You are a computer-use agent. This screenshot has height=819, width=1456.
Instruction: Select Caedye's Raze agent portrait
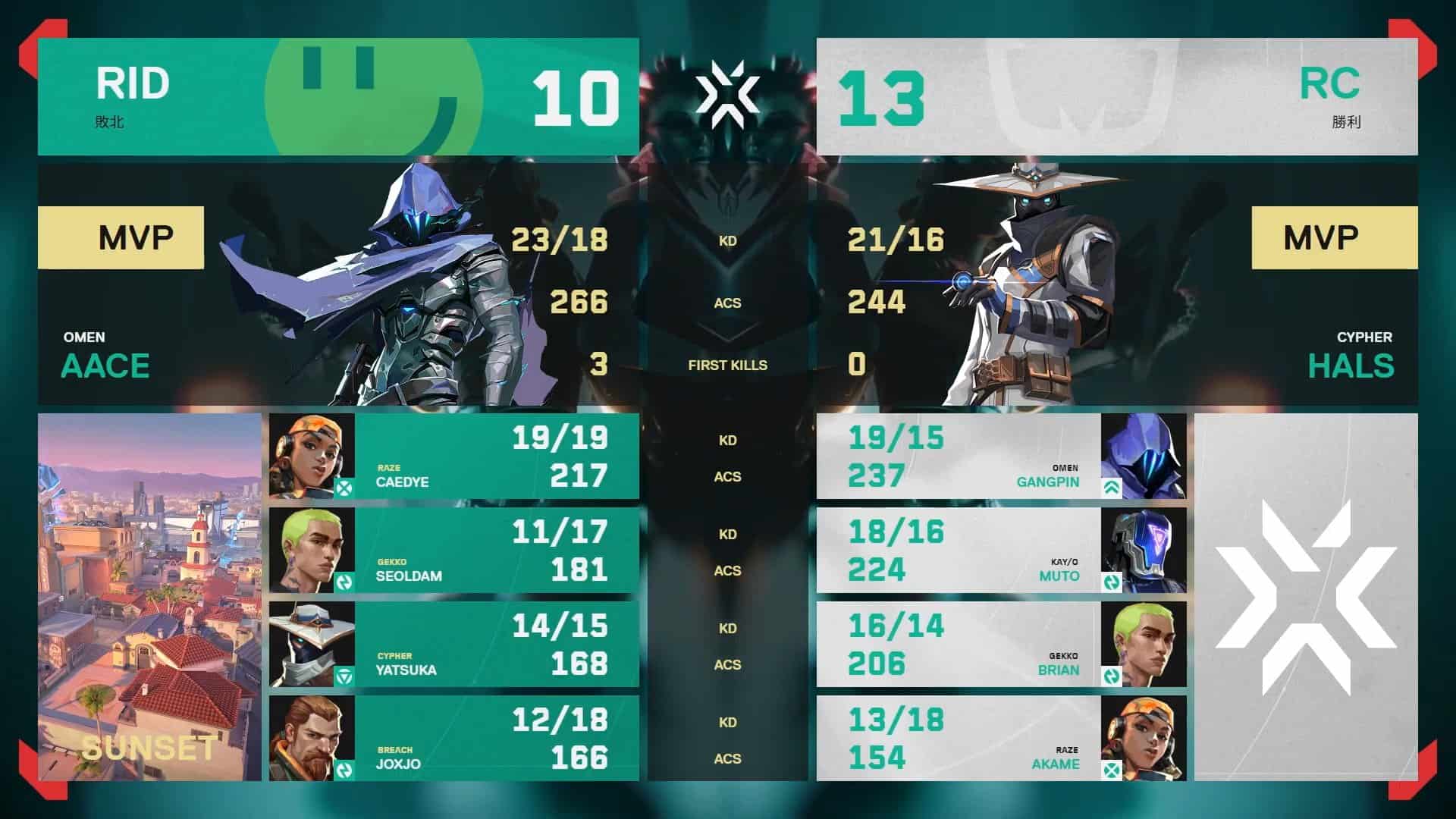point(311,455)
